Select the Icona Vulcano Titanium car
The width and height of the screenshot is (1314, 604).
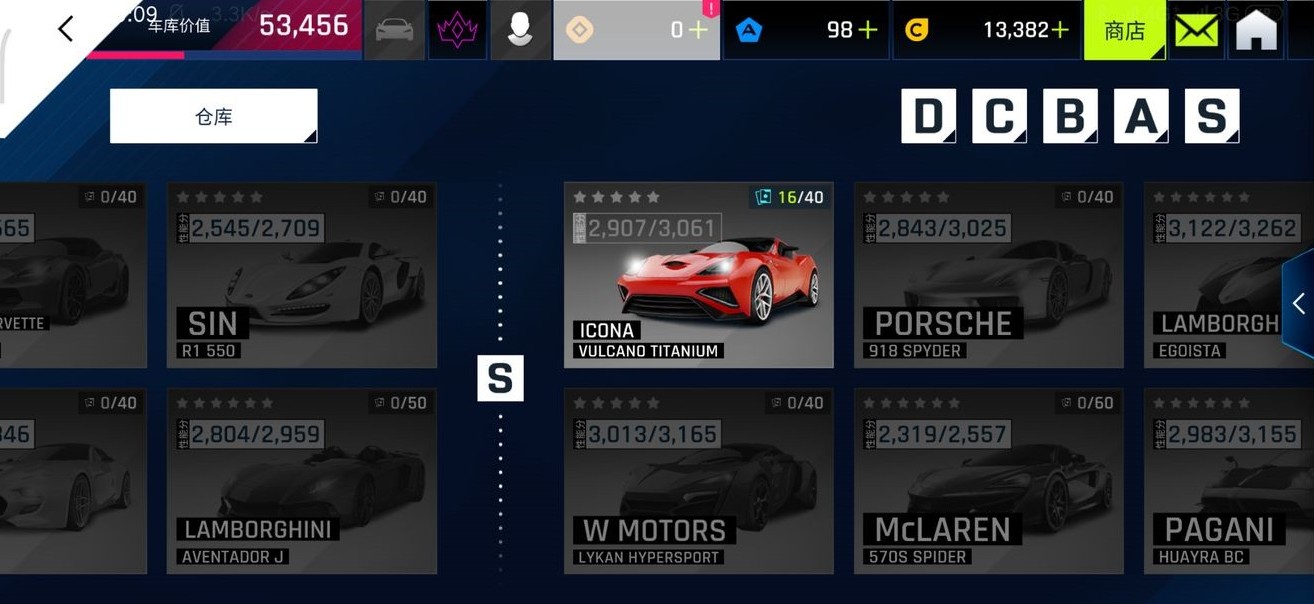point(698,275)
